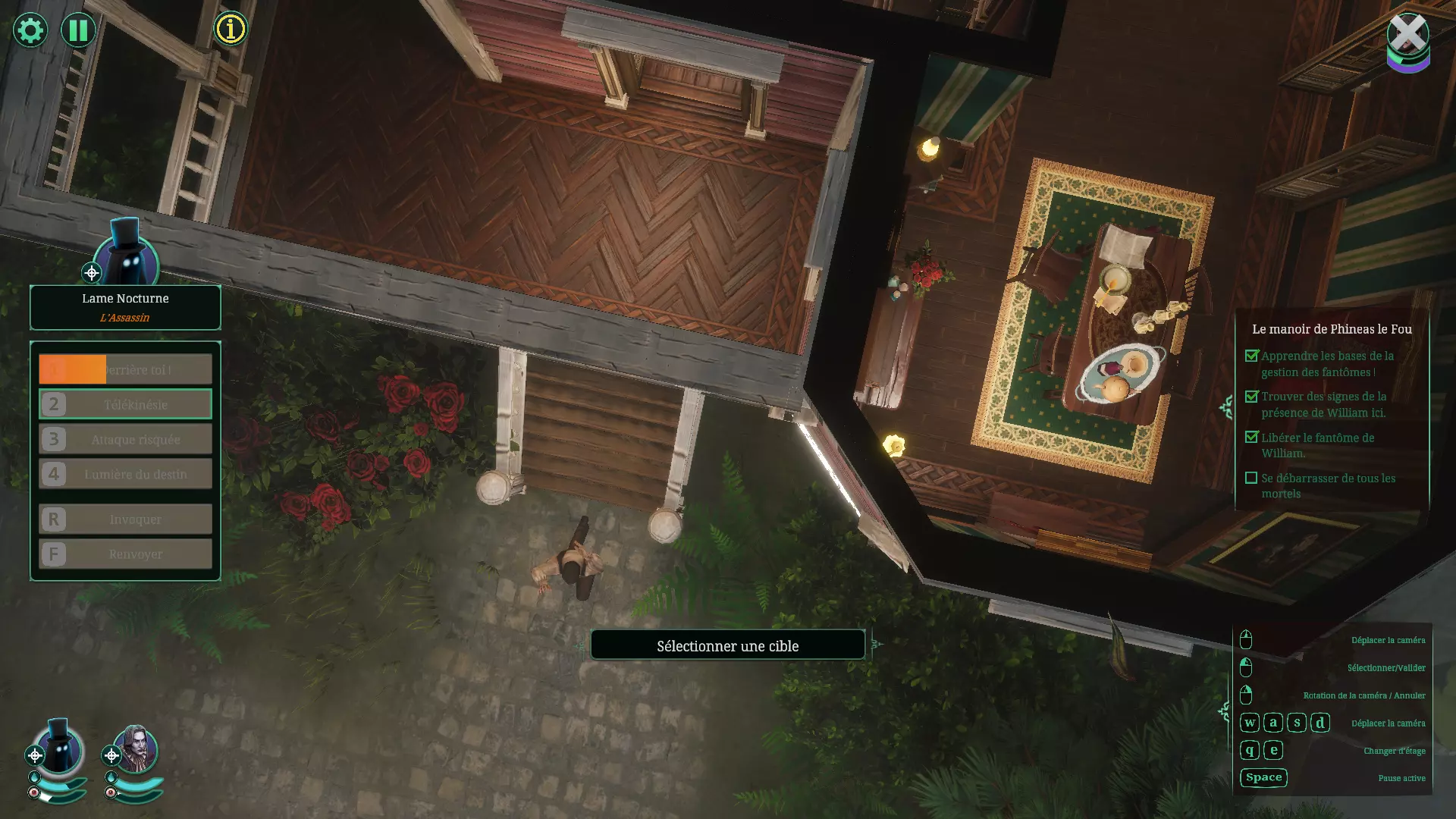The width and height of the screenshot is (1456, 819).
Task: Pause the game with the pause button
Action: click(78, 30)
